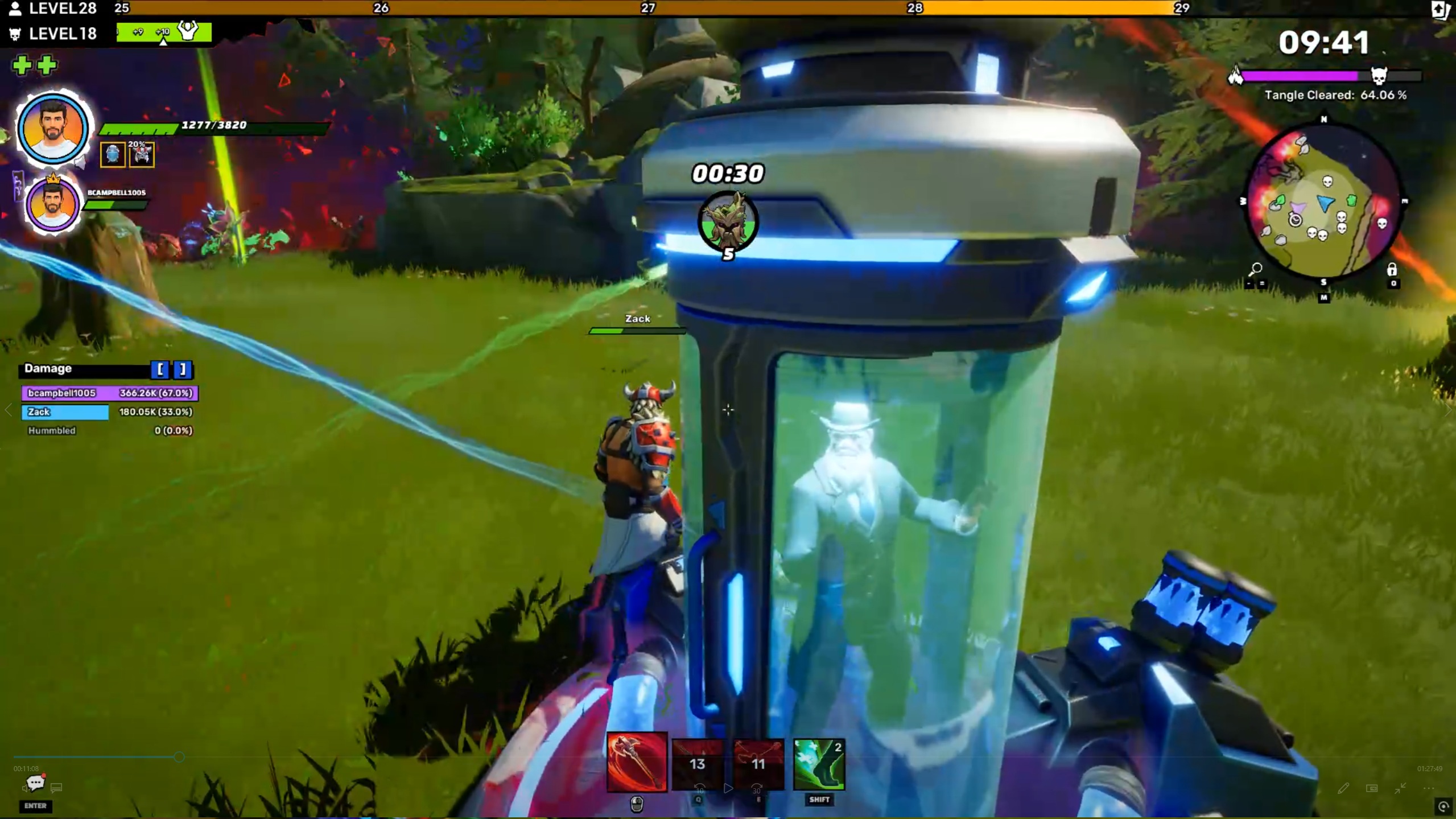
Task: Activate the red axe primary attack ability
Action: click(x=636, y=762)
